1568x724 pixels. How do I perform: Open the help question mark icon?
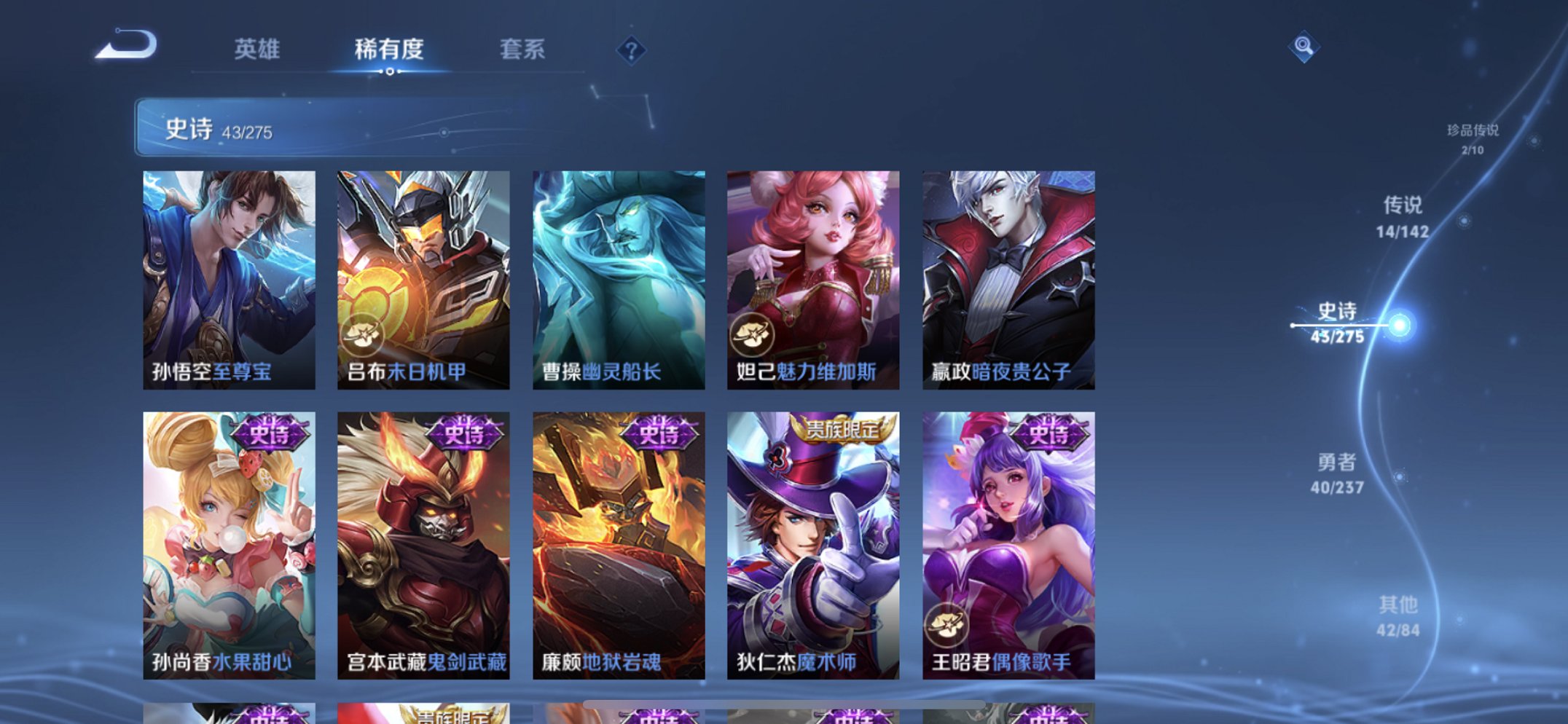[x=632, y=50]
